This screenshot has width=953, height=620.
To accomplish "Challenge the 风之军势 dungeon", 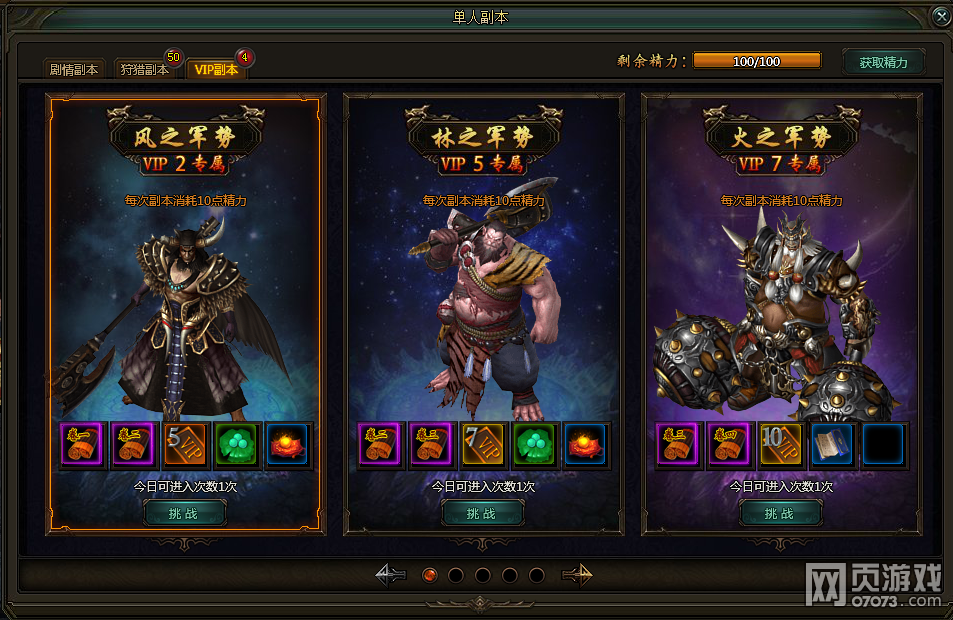I will point(185,513).
